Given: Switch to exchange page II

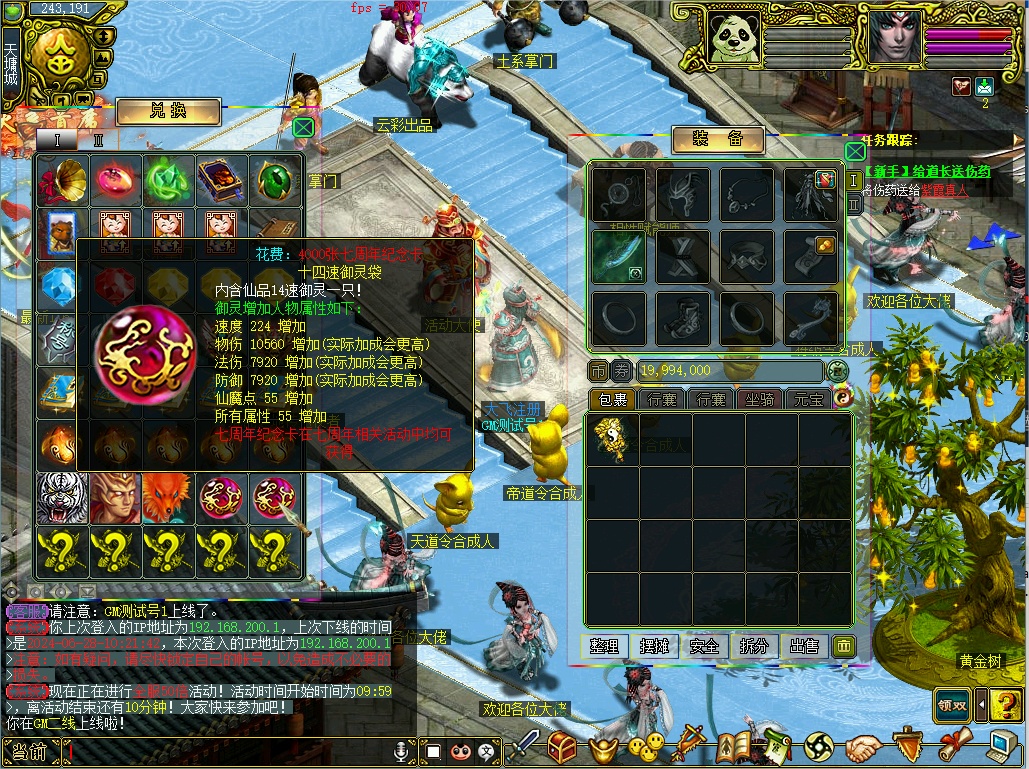Looking at the screenshot, I should [x=98, y=140].
